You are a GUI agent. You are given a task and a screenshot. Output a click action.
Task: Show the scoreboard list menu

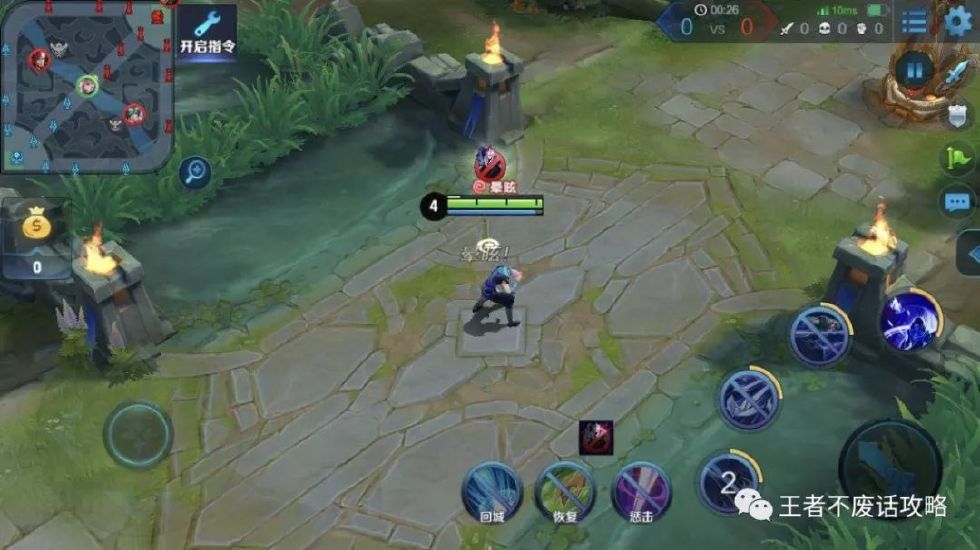914,21
